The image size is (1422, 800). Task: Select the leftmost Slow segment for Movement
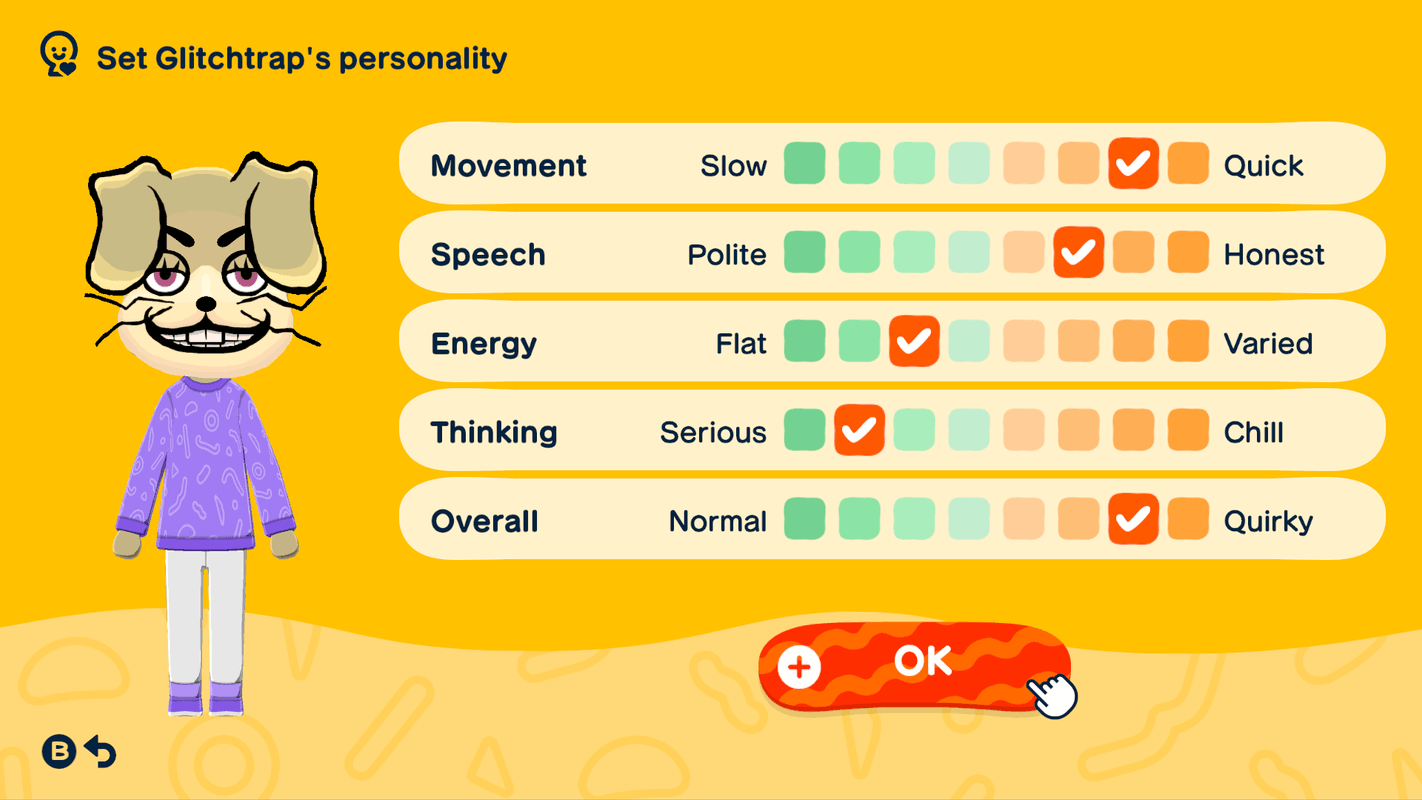805,164
